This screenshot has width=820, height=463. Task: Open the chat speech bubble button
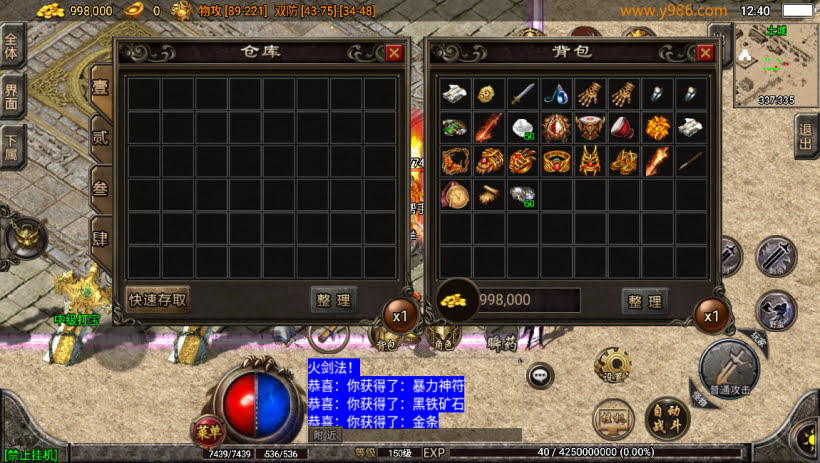pyautogui.click(x=541, y=375)
